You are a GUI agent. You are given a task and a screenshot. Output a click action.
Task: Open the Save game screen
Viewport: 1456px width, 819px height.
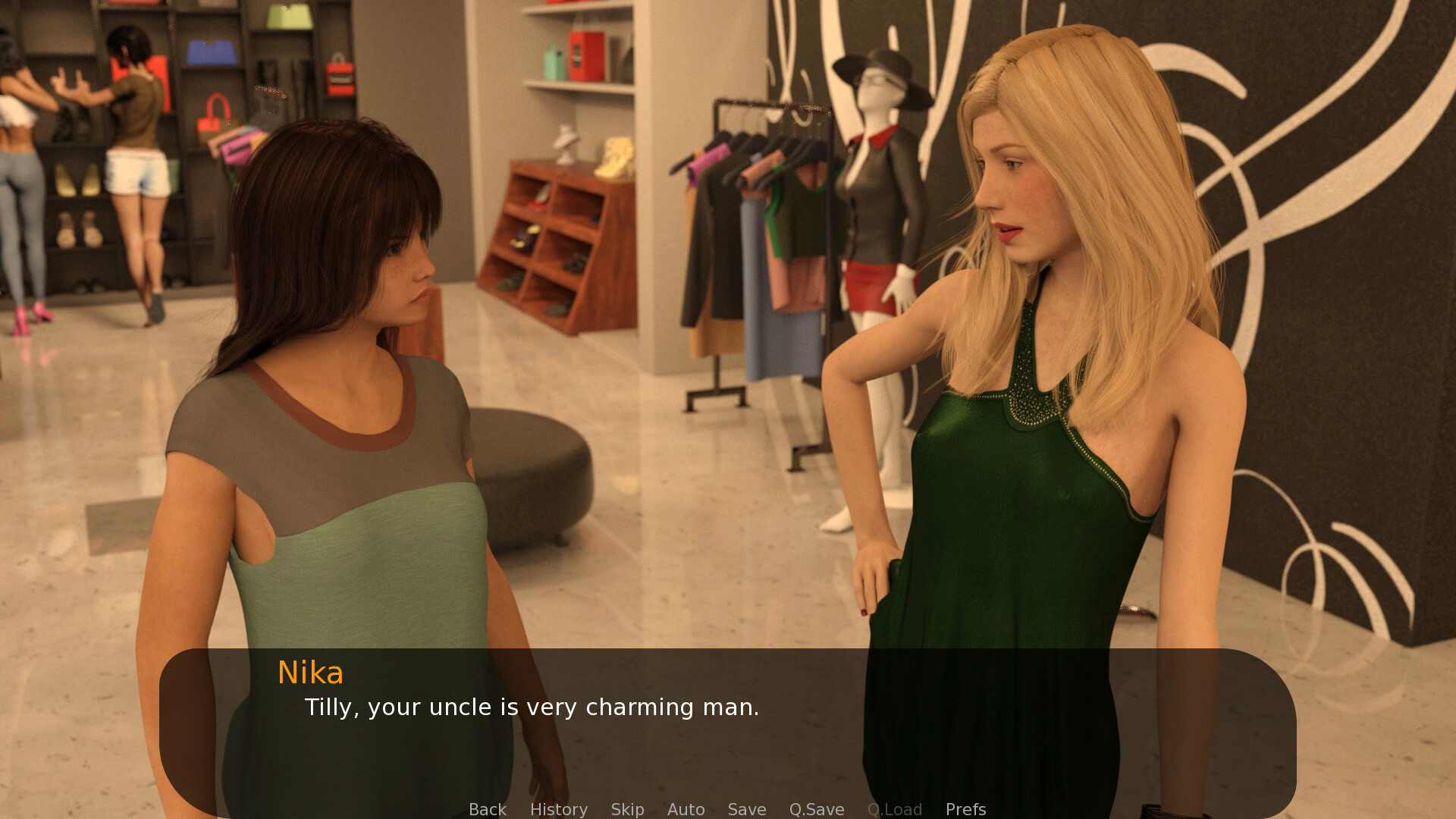[x=746, y=809]
